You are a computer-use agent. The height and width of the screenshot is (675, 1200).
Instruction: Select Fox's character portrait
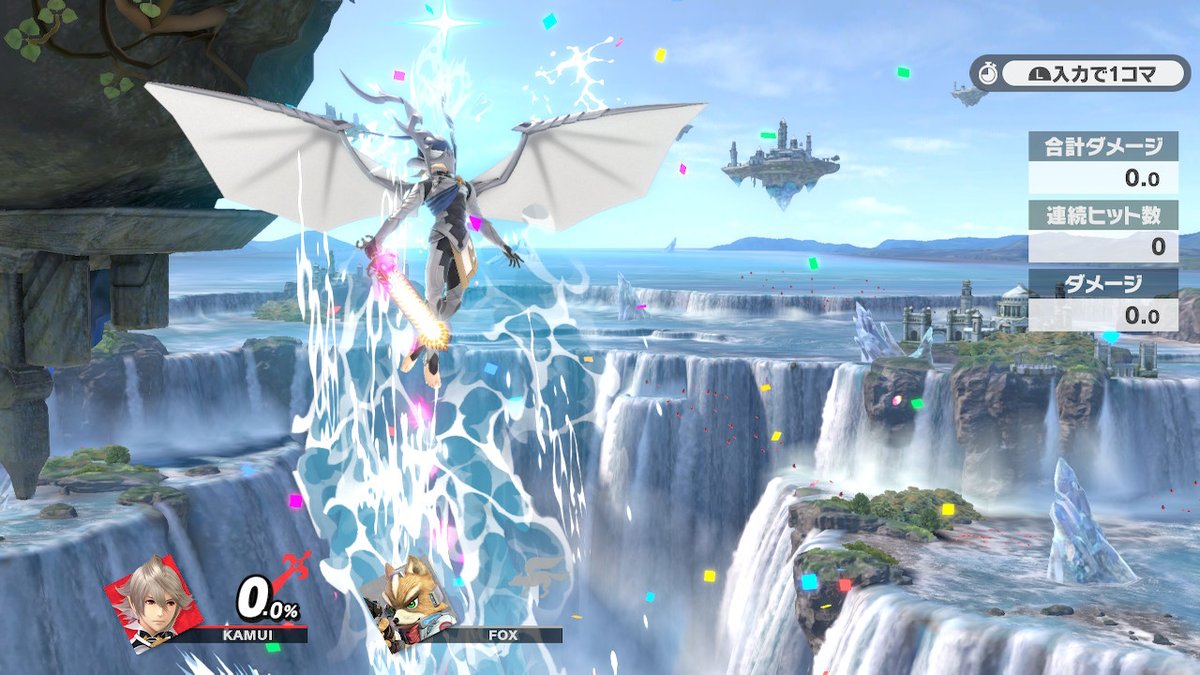(407, 603)
